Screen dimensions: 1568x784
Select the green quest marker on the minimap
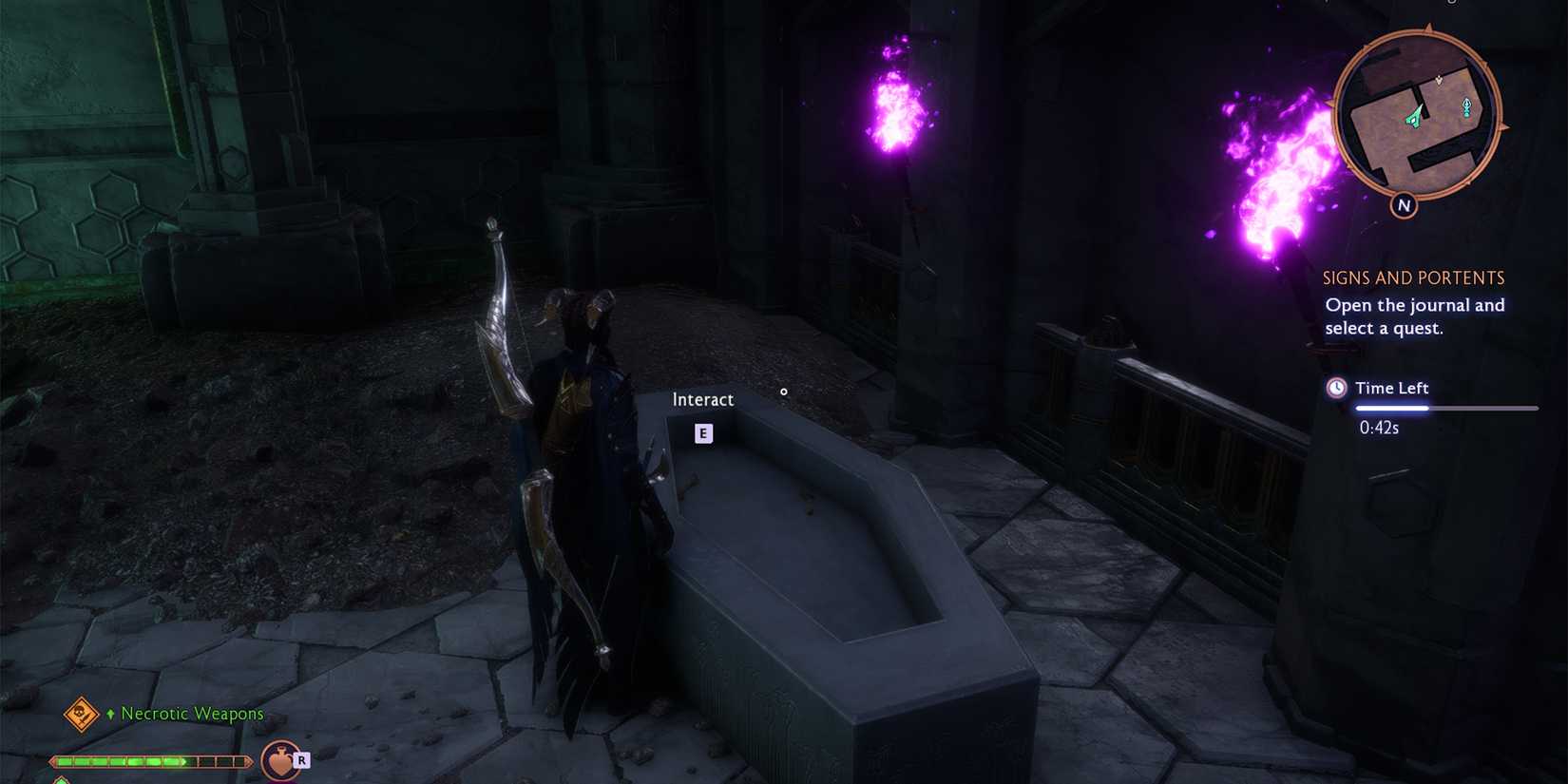[x=1466, y=107]
